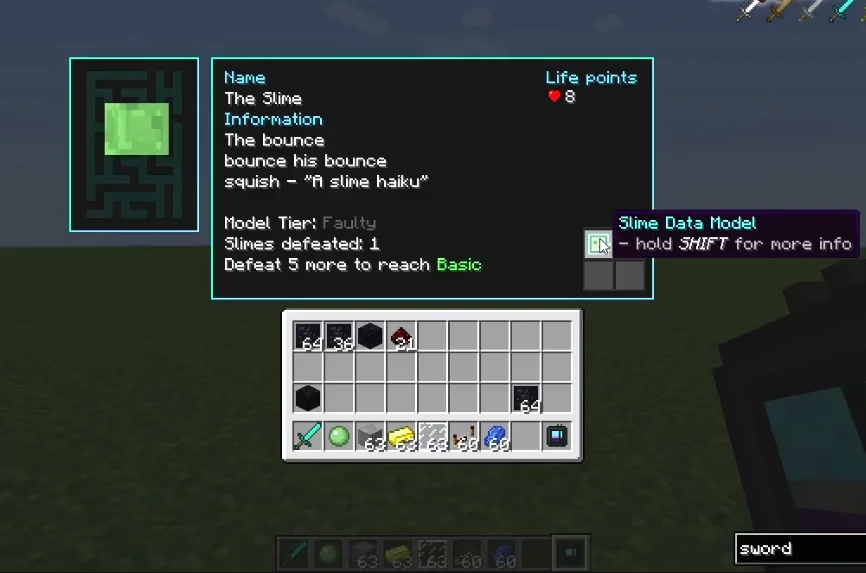Select the Deep Learner device slot
This screenshot has width=866, height=573.
pyautogui.click(x=556, y=436)
